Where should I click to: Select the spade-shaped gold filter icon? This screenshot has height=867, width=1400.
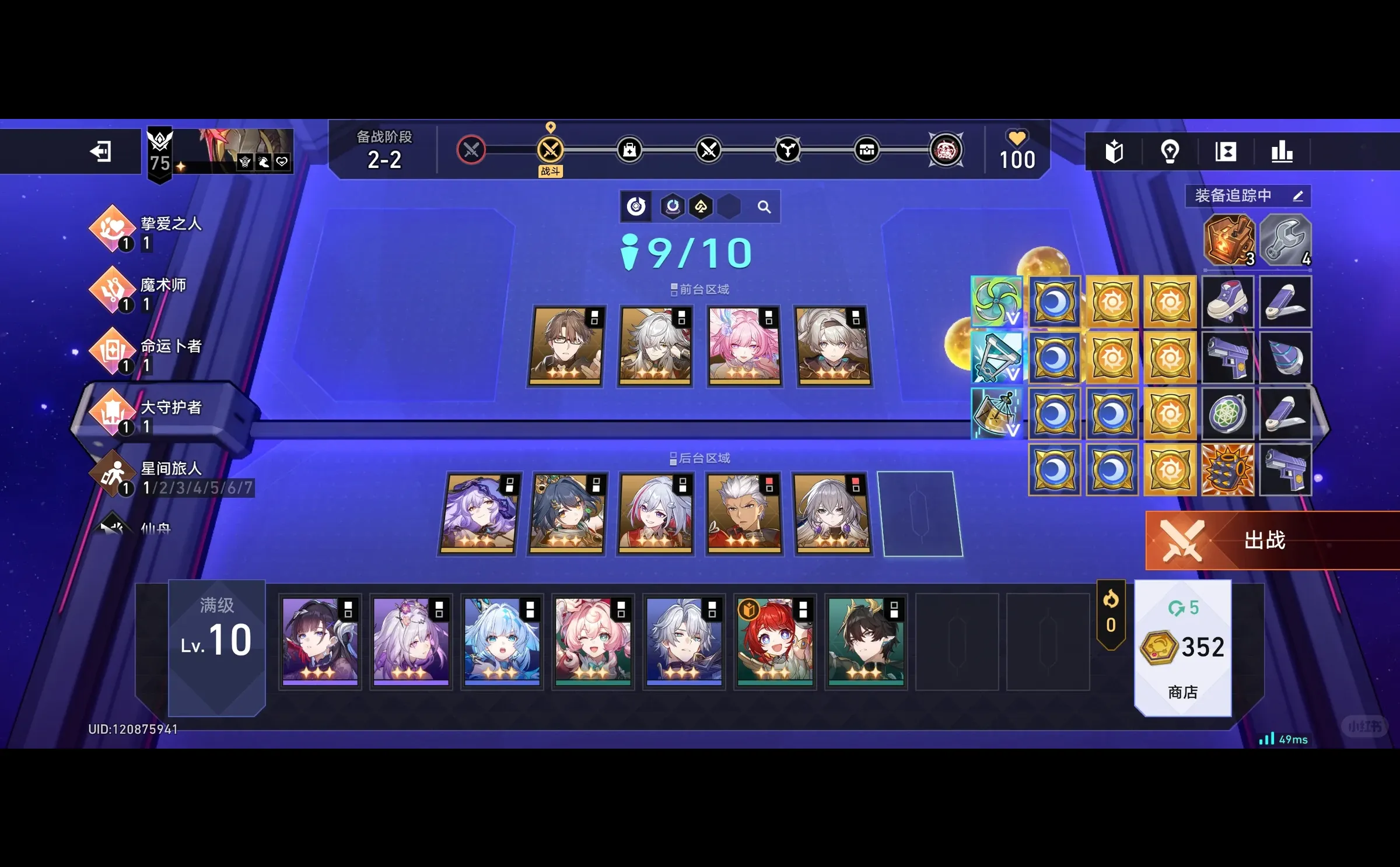[702, 206]
